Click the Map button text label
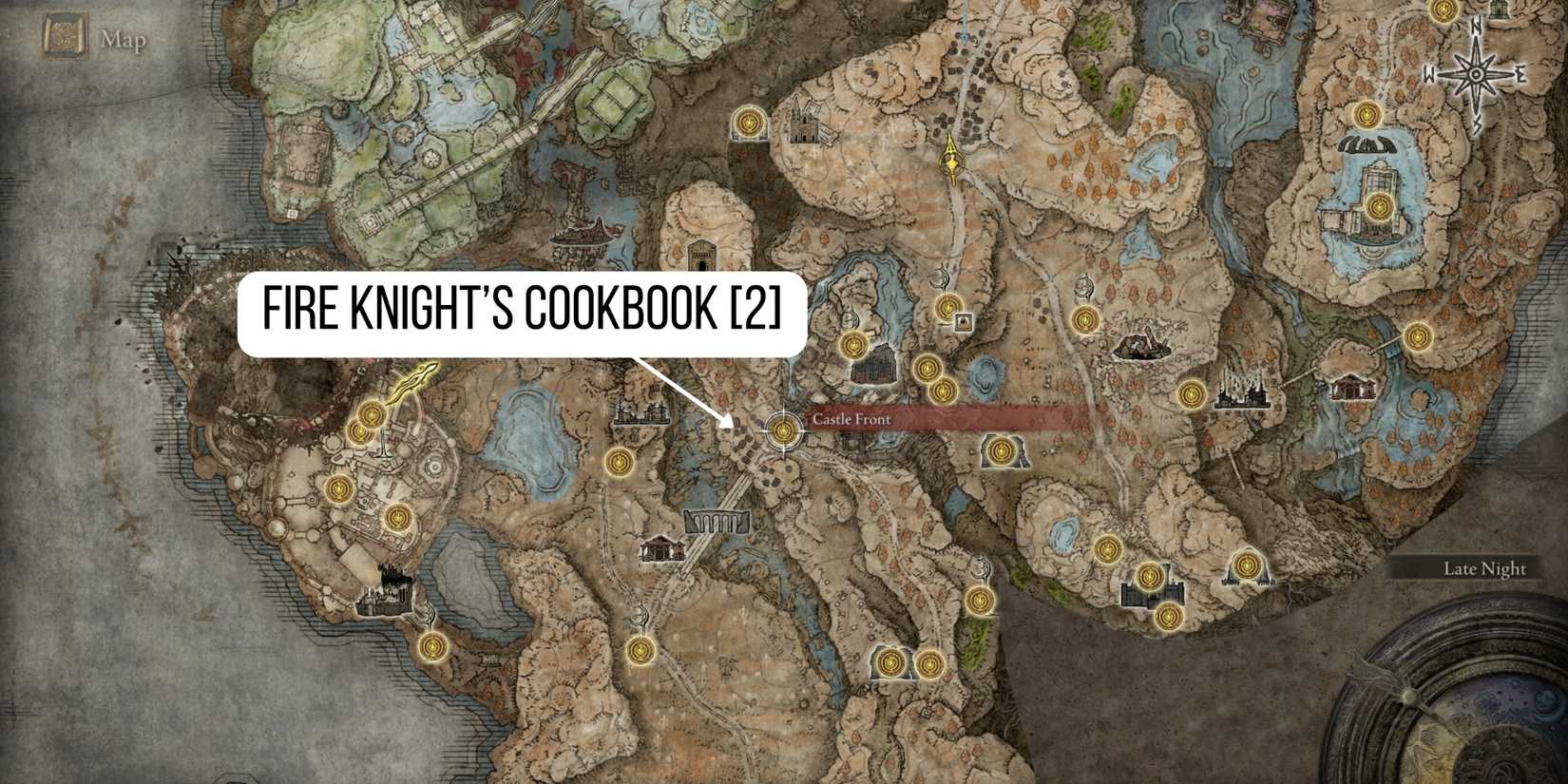The width and height of the screenshot is (1568, 784). [x=124, y=40]
